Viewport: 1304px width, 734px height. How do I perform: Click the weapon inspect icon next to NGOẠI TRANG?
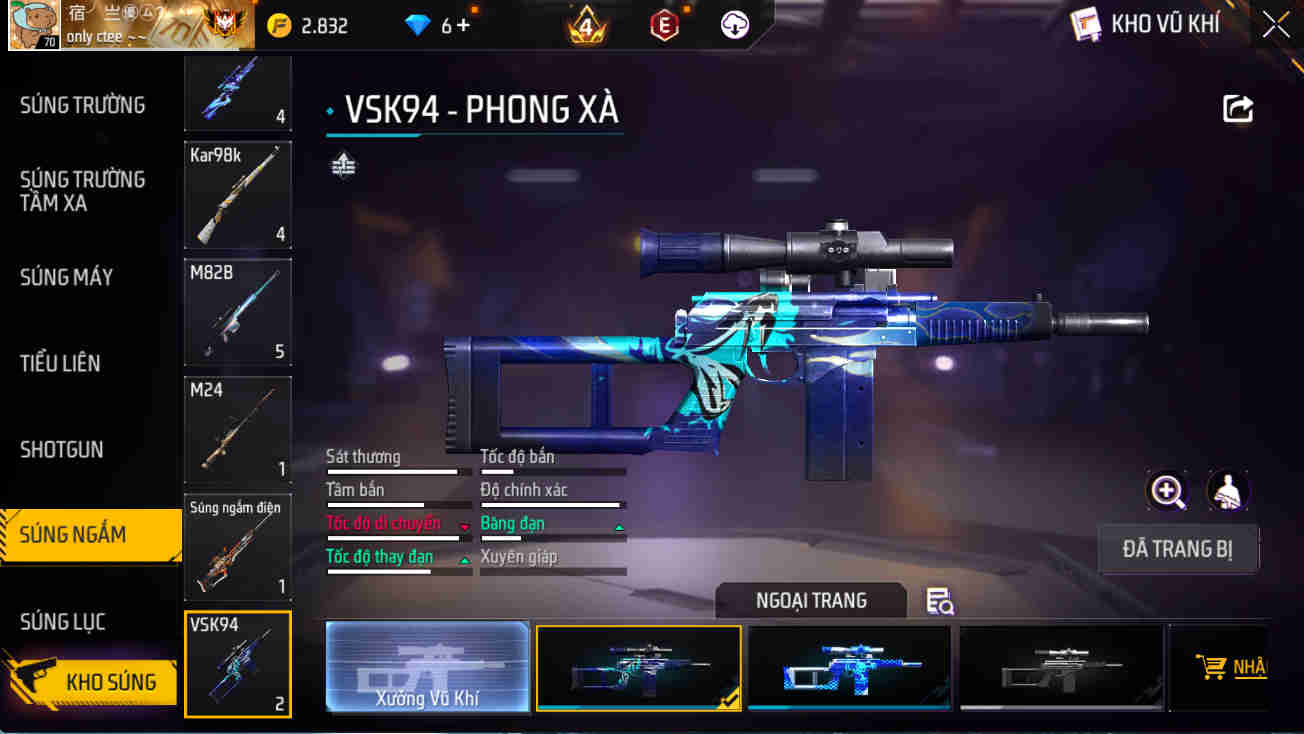[939, 600]
